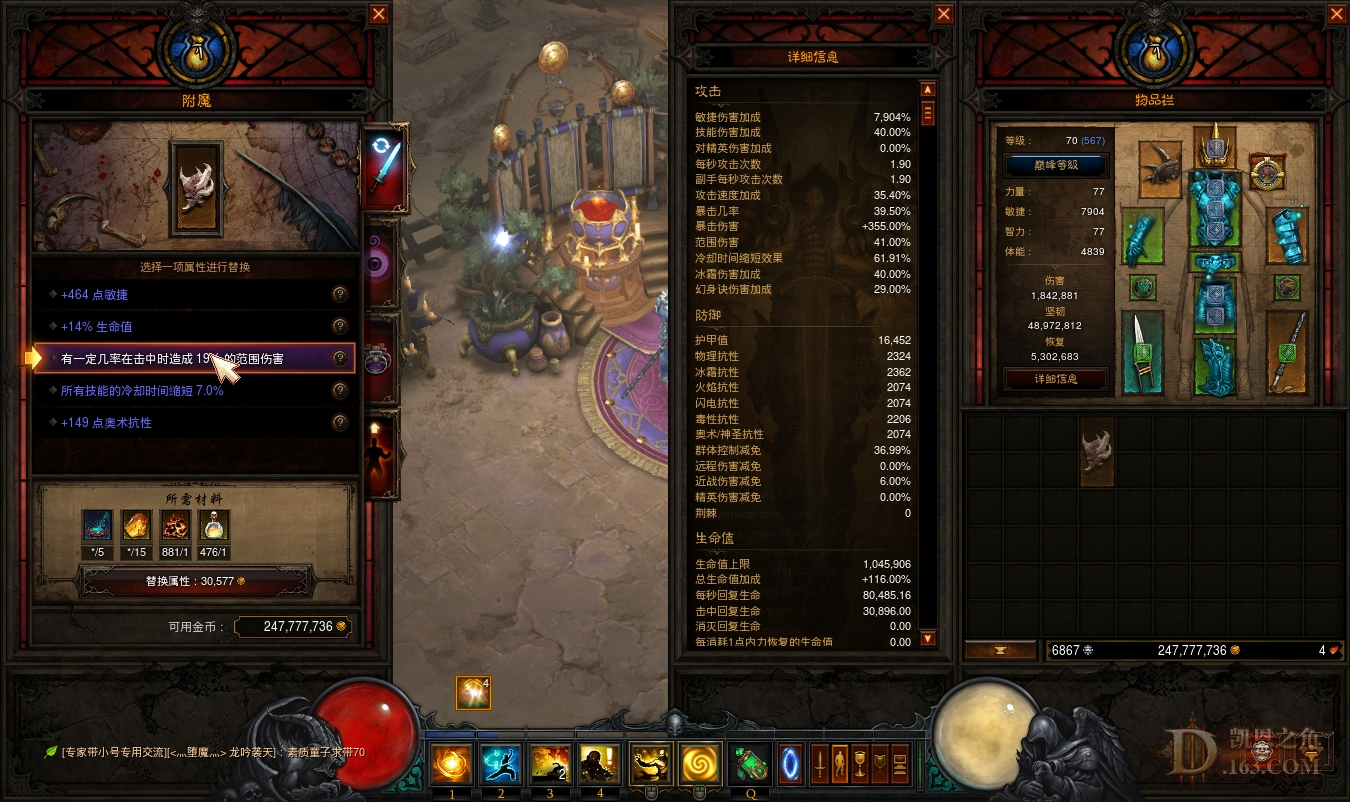Use the skill assigned to key 4

click(598, 764)
